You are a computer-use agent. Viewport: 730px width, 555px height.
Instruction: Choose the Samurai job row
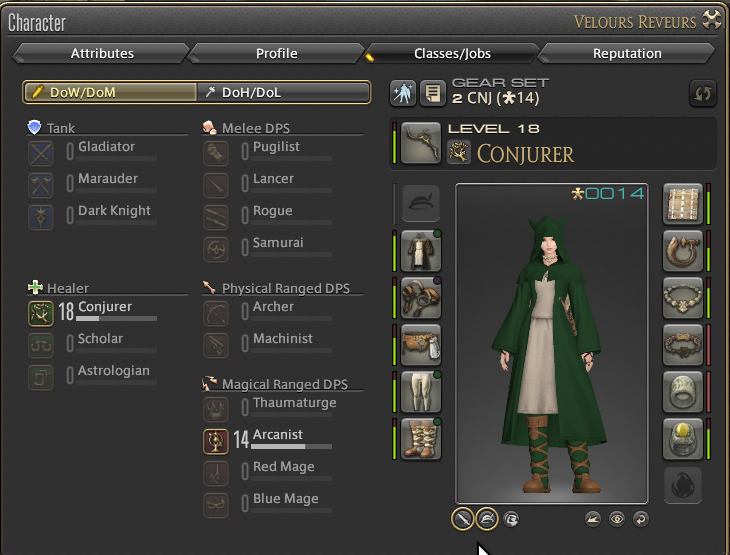click(278, 244)
